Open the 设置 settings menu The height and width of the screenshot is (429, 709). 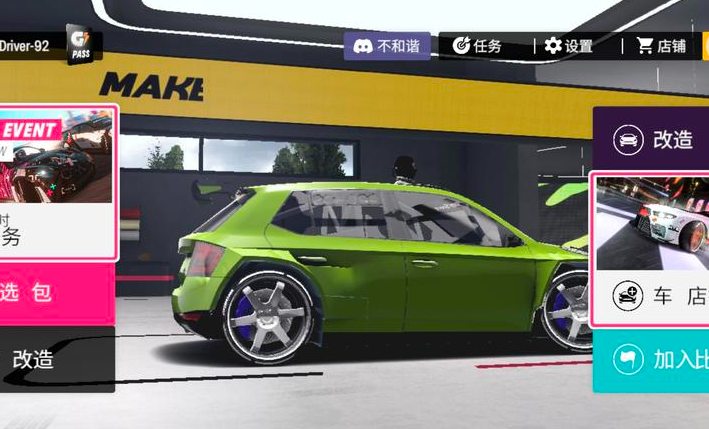coord(569,46)
